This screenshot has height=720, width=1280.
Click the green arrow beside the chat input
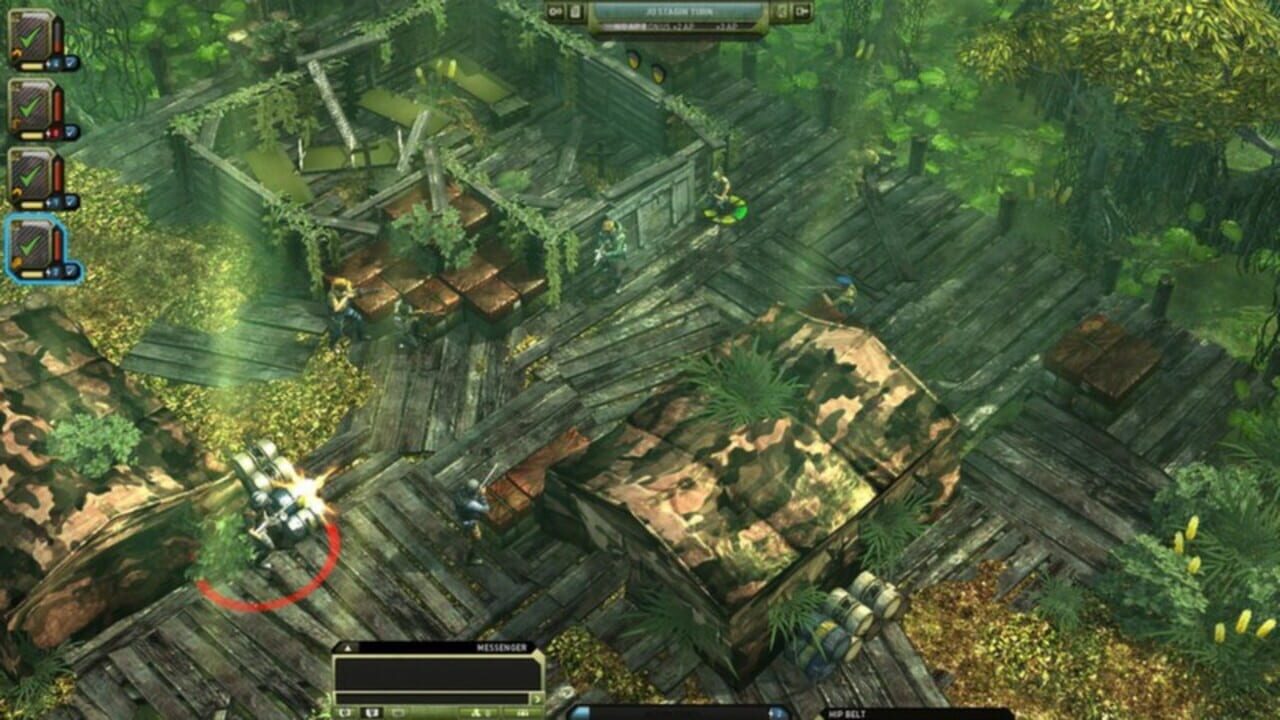tap(537, 698)
